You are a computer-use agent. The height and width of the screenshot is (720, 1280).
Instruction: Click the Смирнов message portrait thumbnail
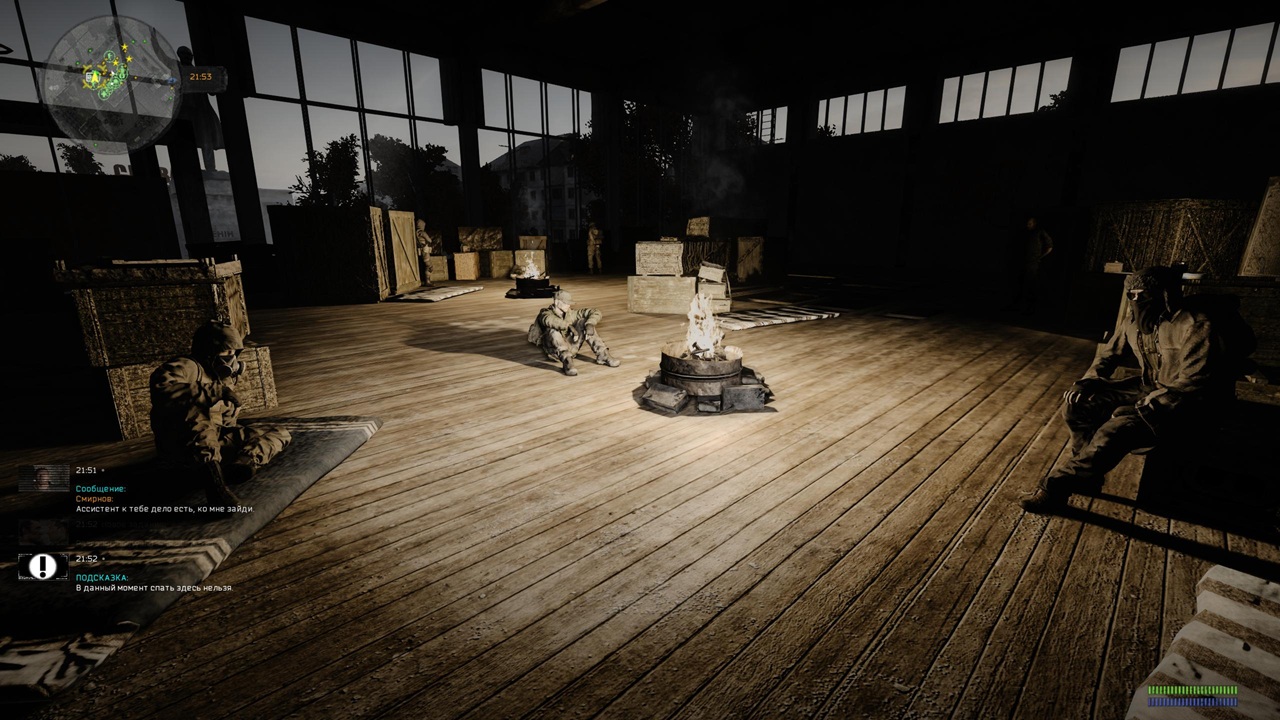pyautogui.click(x=43, y=478)
